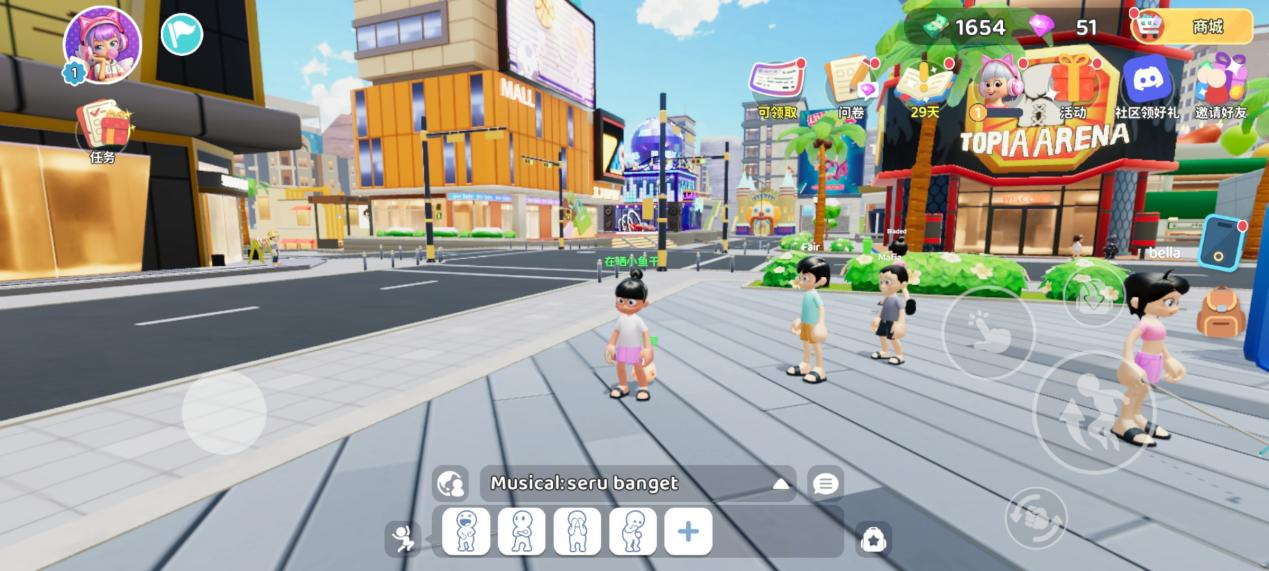Viewport: 1269px width, 571px height.
Task: Expand the chat message bar
Action: click(x=781, y=484)
